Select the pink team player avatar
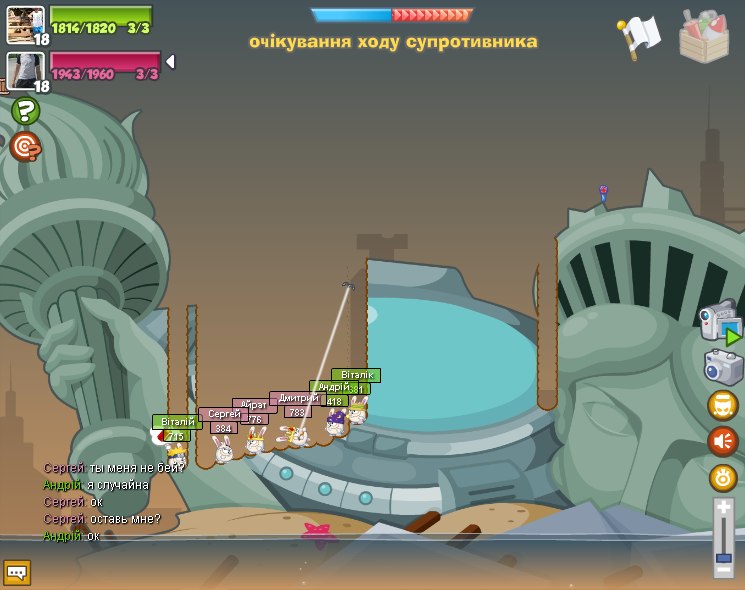 click(23, 71)
